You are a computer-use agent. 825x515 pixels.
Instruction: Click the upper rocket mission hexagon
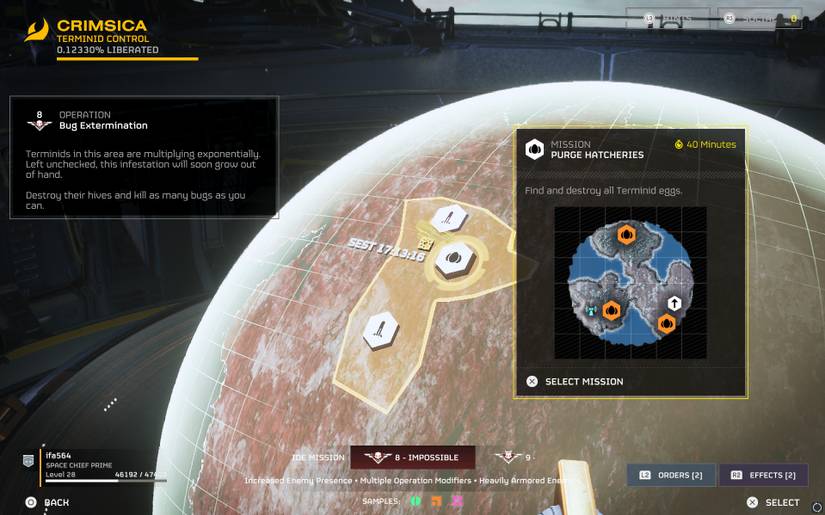(x=446, y=218)
